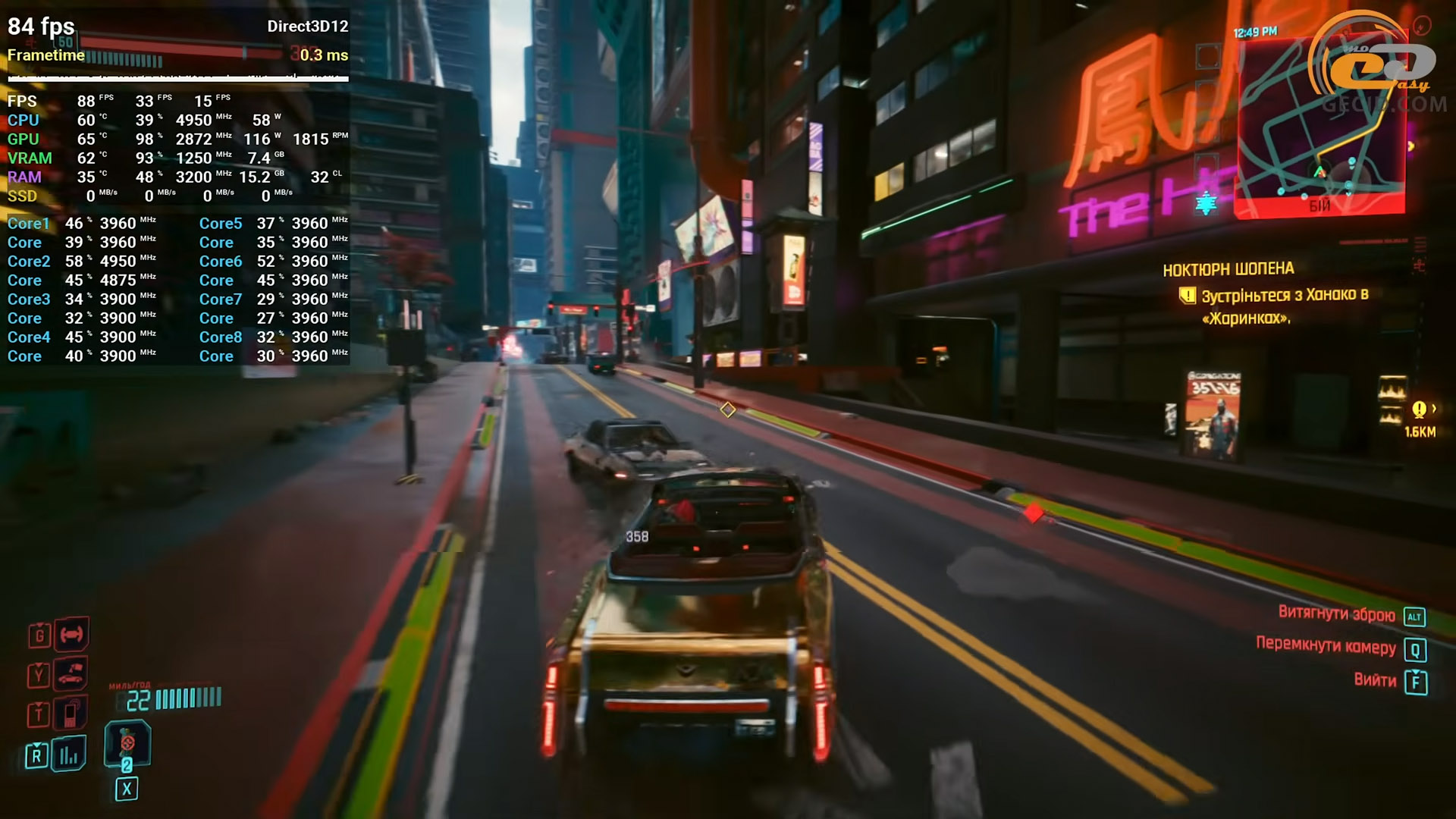Open the minimap in the corner

pyautogui.click(x=1319, y=129)
